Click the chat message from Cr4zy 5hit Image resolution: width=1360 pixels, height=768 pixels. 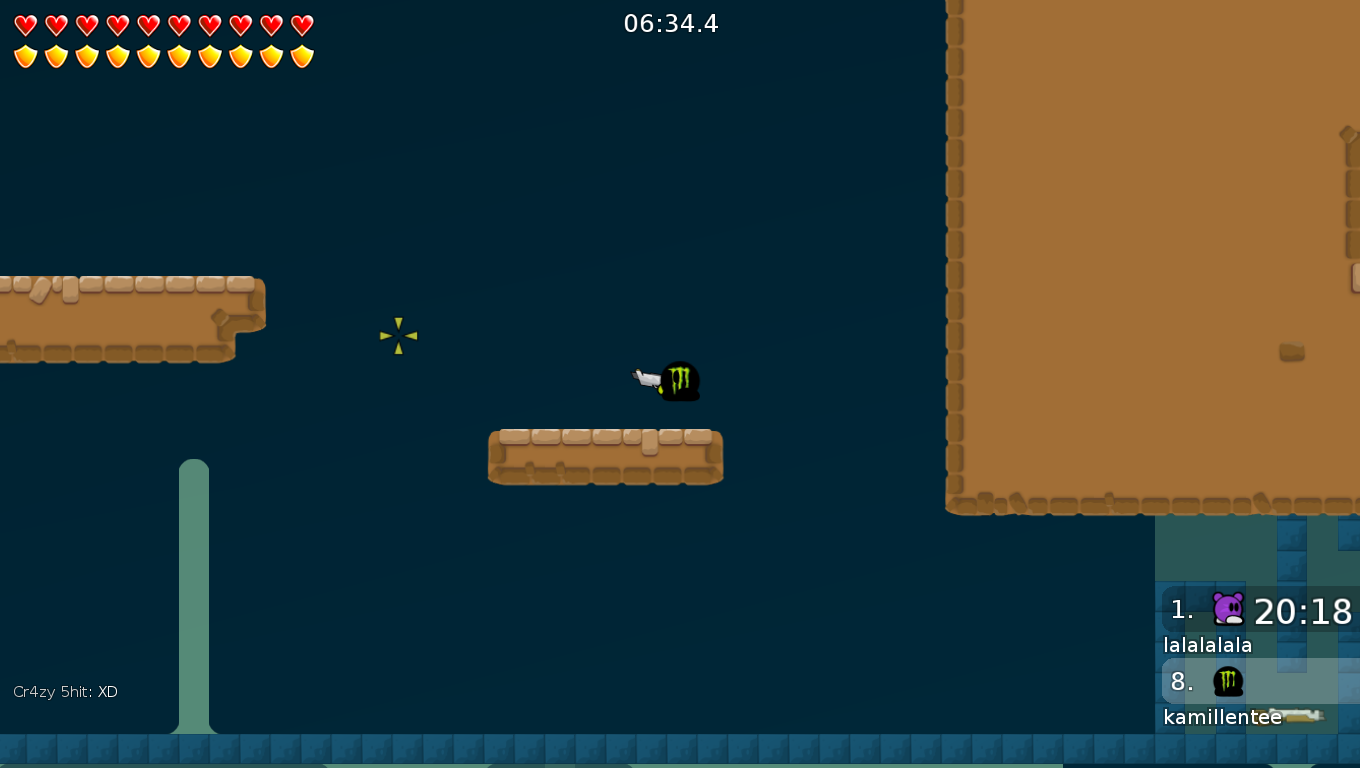tap(65, 691)
